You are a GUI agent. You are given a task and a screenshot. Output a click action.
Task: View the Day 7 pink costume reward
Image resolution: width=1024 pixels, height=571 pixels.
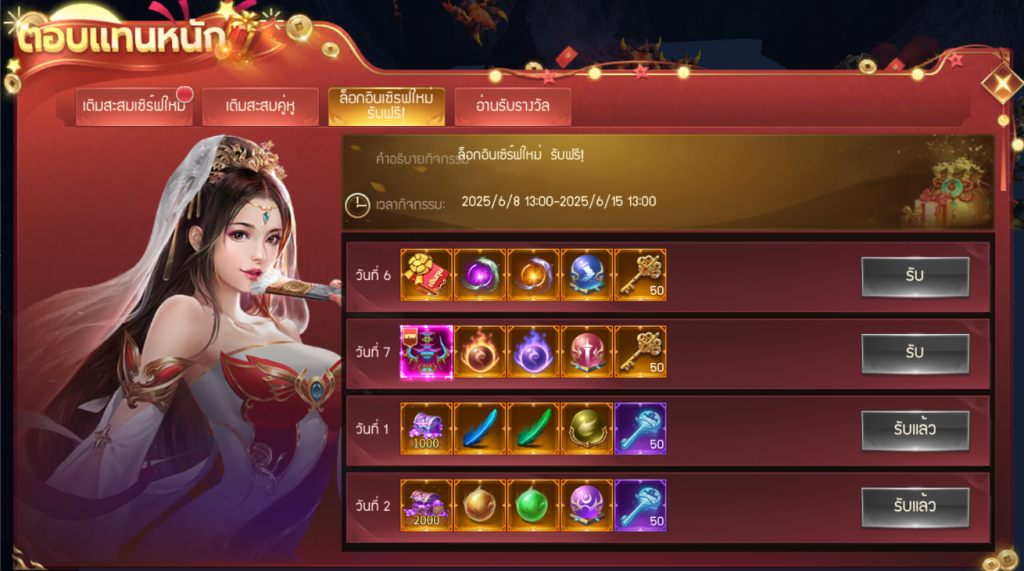[x=426, y=352]
